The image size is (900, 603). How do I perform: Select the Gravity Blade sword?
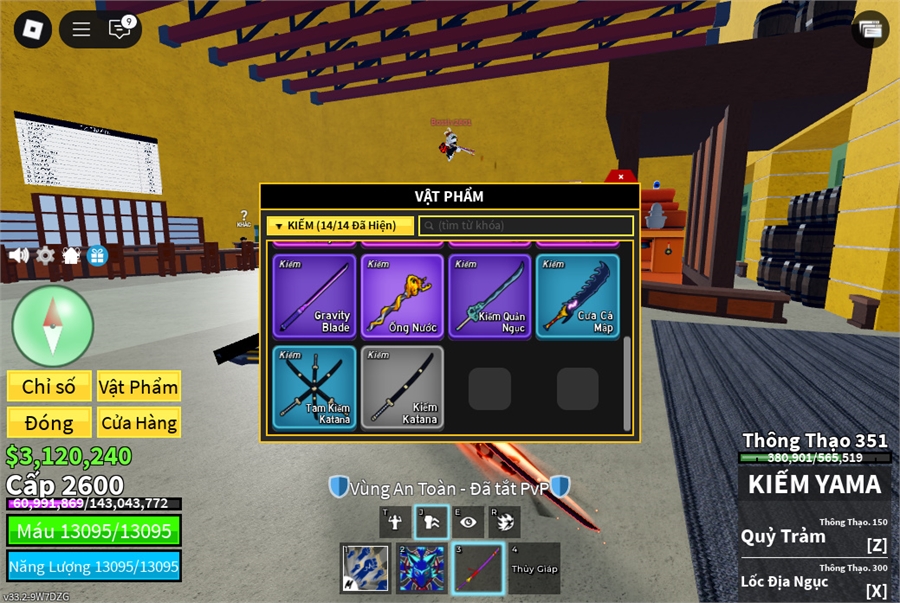[314, 295]
